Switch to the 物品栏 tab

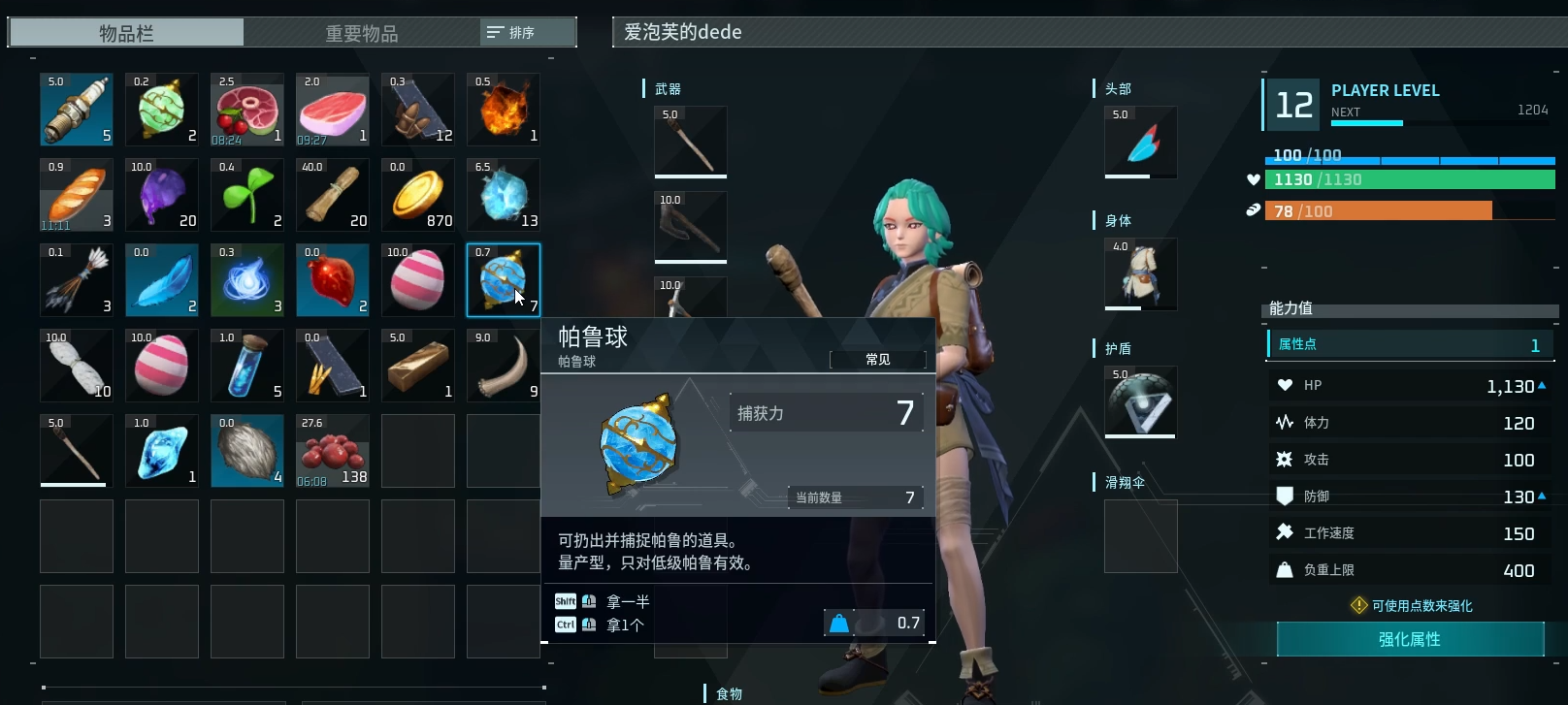pyautogui.click(x=124, y=31)
